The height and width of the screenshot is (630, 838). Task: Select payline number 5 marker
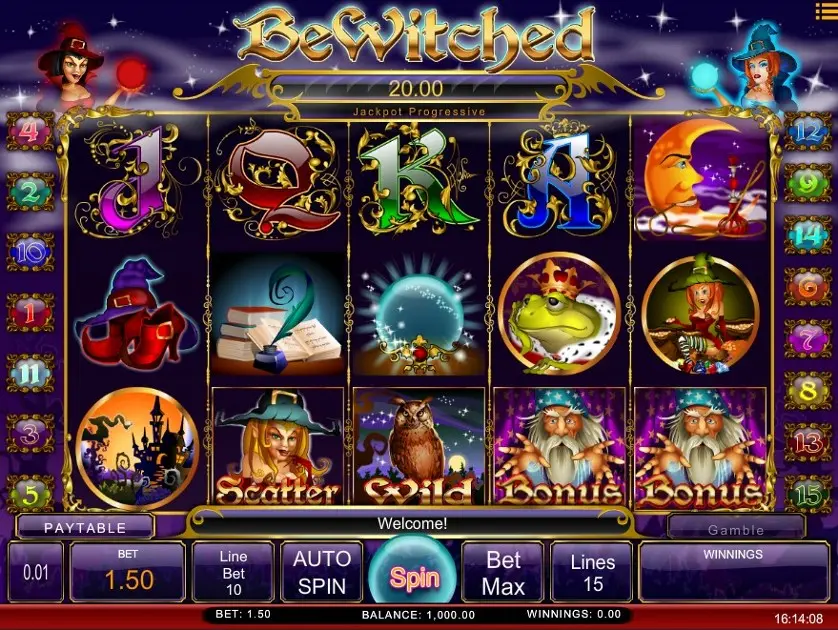30,493
